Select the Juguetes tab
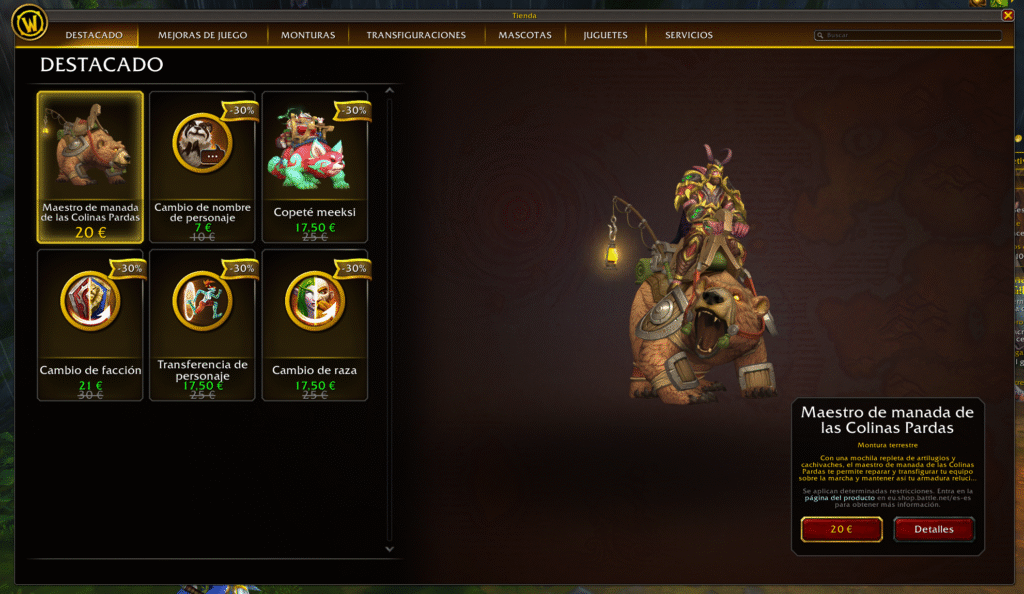The image size is (1024, 594). (x=605, y=35)
